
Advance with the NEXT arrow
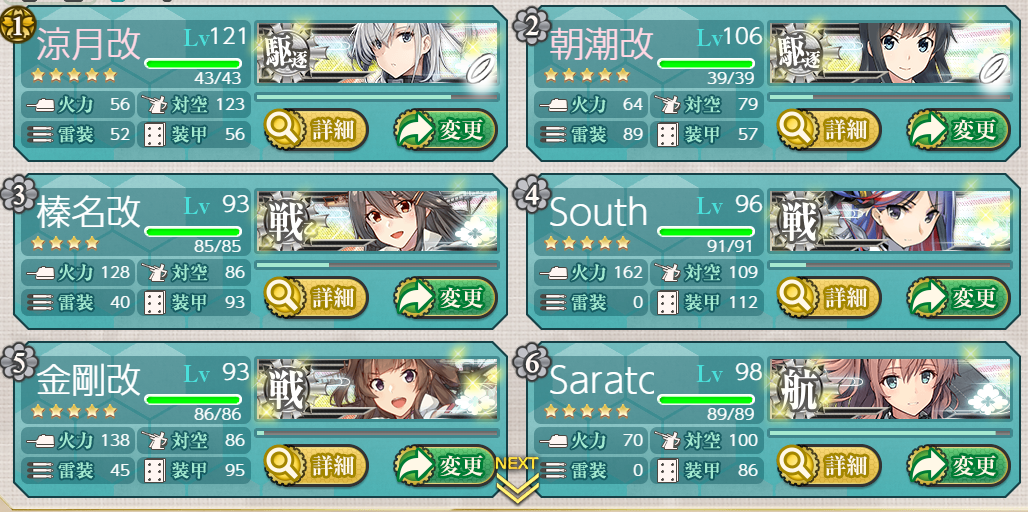point(516,478)
